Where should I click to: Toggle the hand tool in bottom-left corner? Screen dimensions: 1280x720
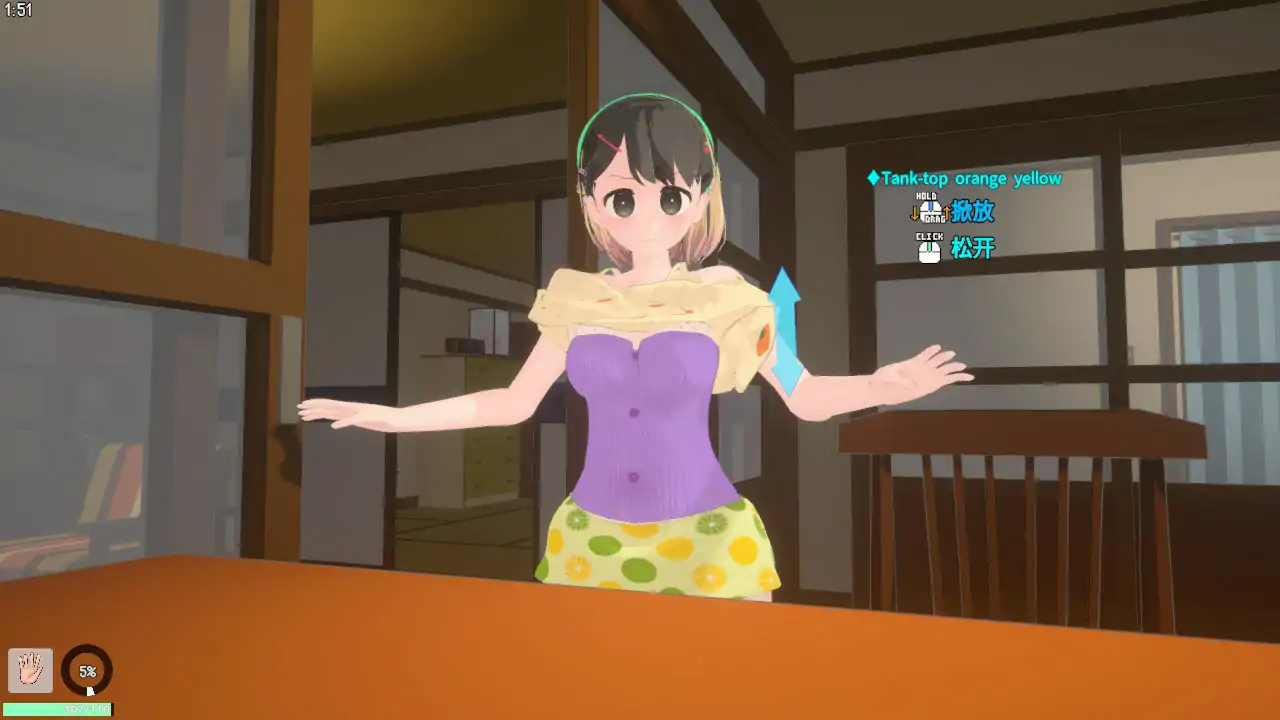31,670
